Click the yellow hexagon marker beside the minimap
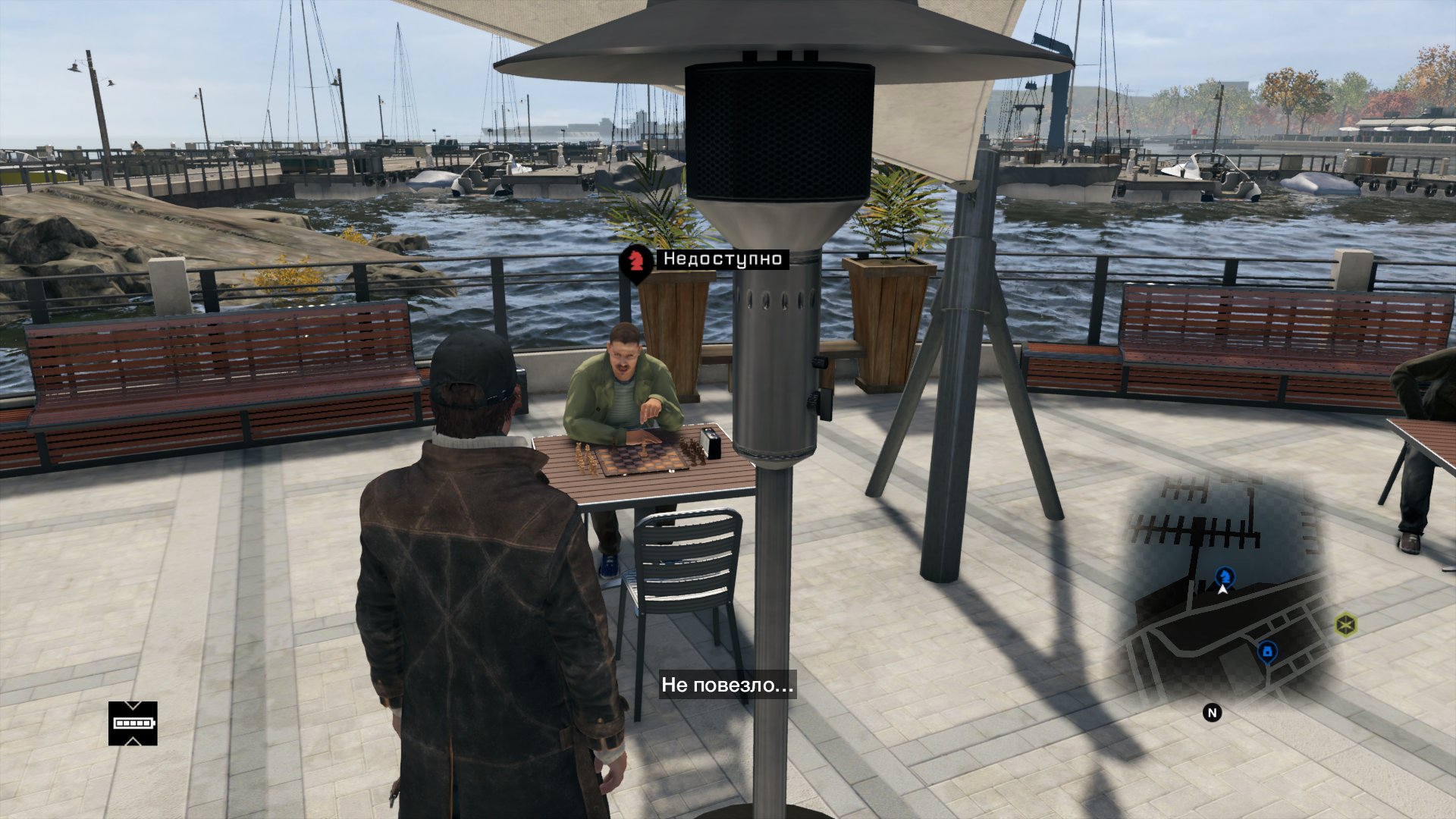 coord(1345,625)
